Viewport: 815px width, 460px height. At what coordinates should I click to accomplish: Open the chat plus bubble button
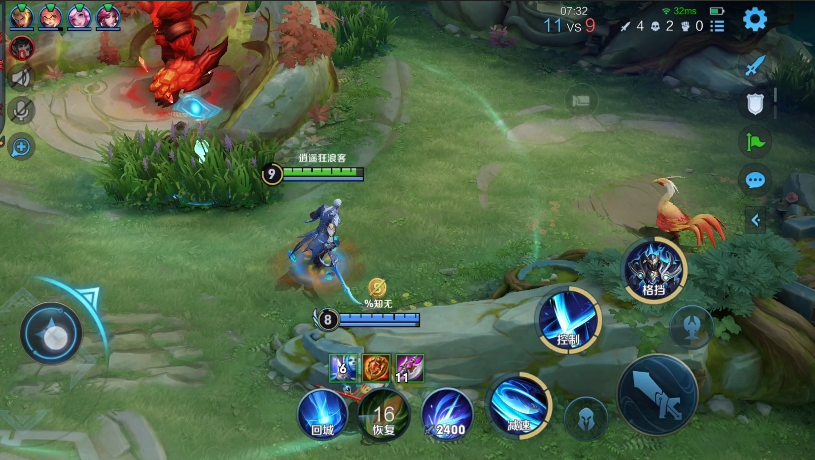[21, 147]
